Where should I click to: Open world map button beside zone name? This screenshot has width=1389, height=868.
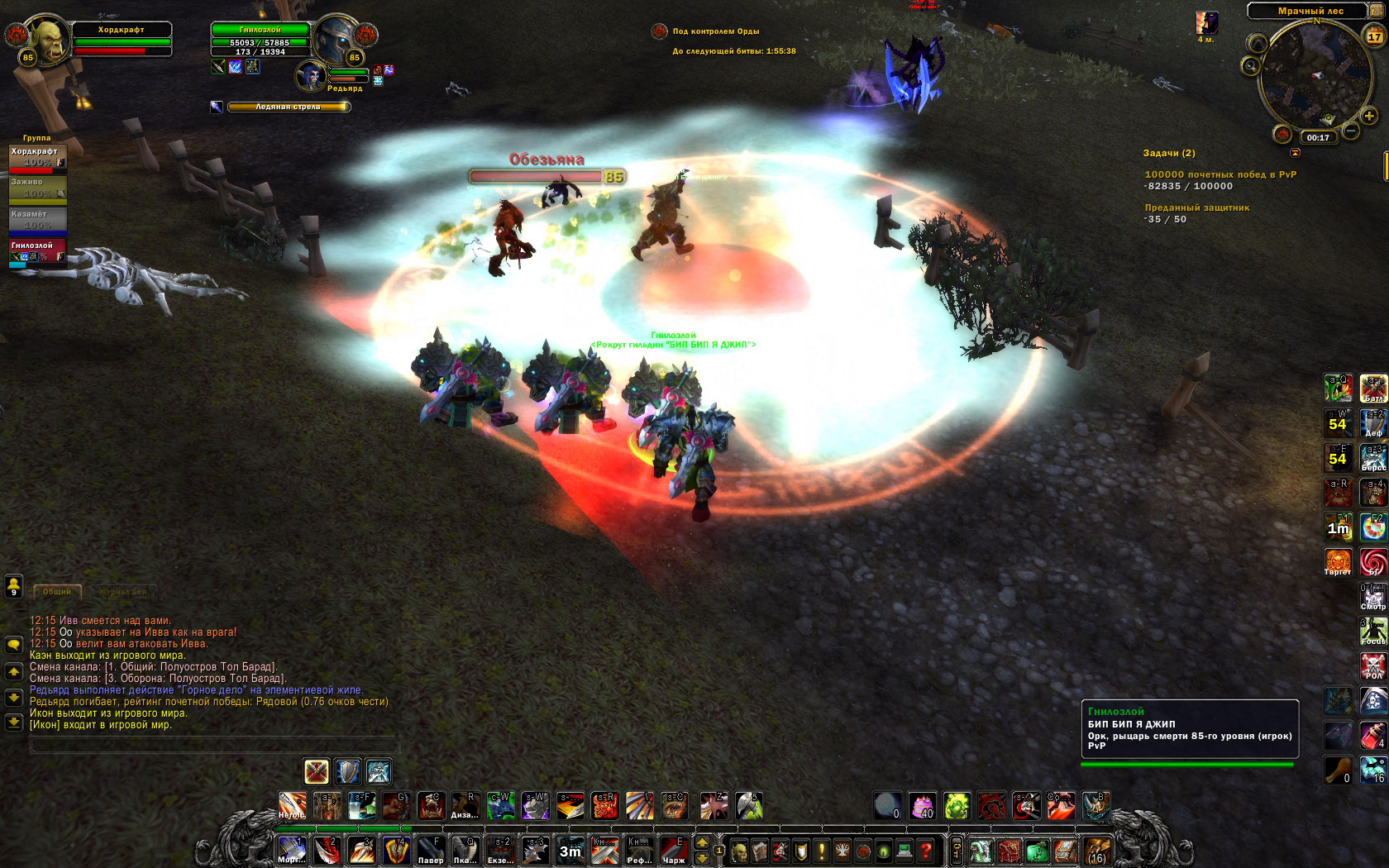(x=1377, y=11)
